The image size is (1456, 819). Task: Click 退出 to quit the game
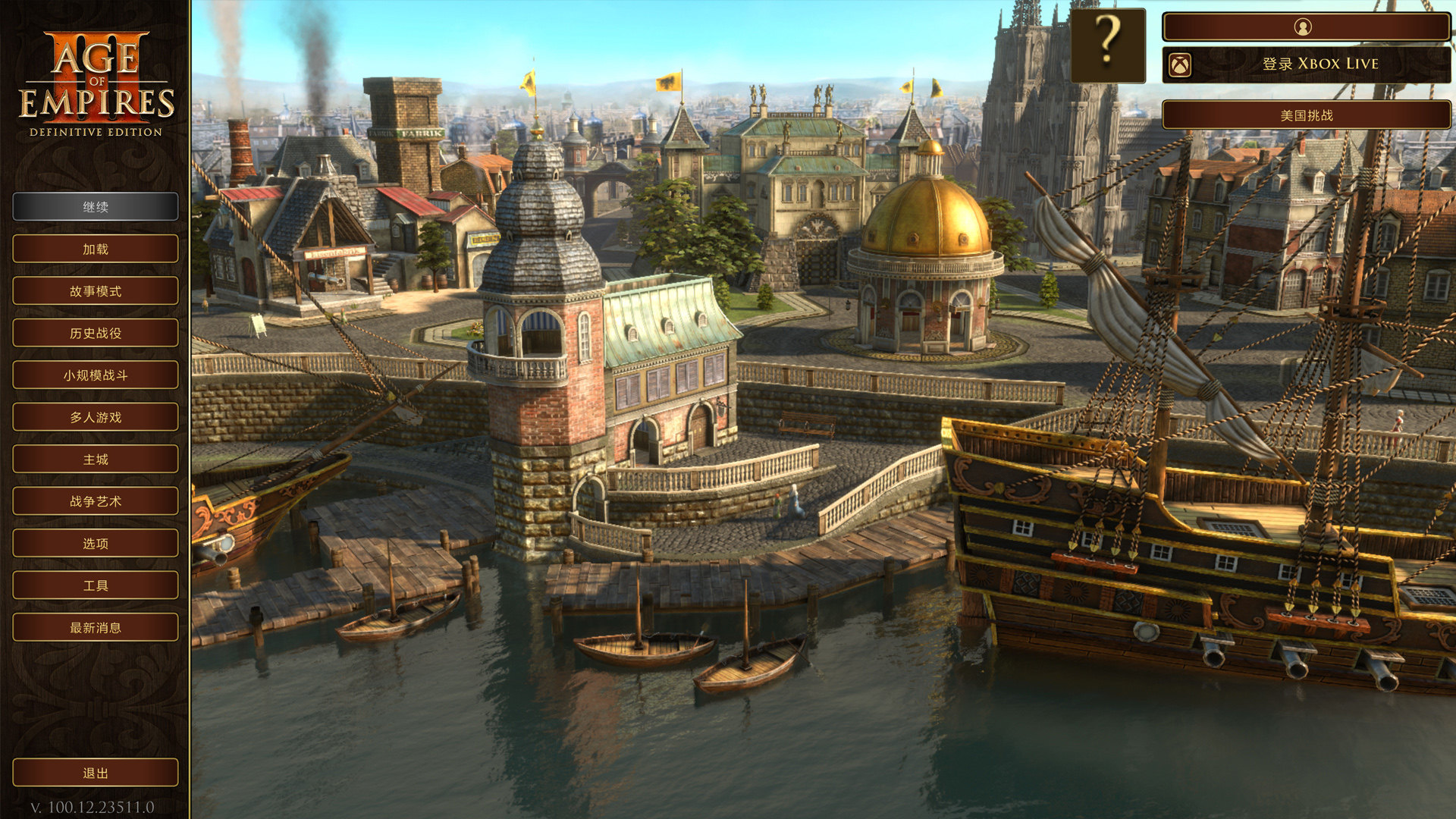(x=96, y=773)
